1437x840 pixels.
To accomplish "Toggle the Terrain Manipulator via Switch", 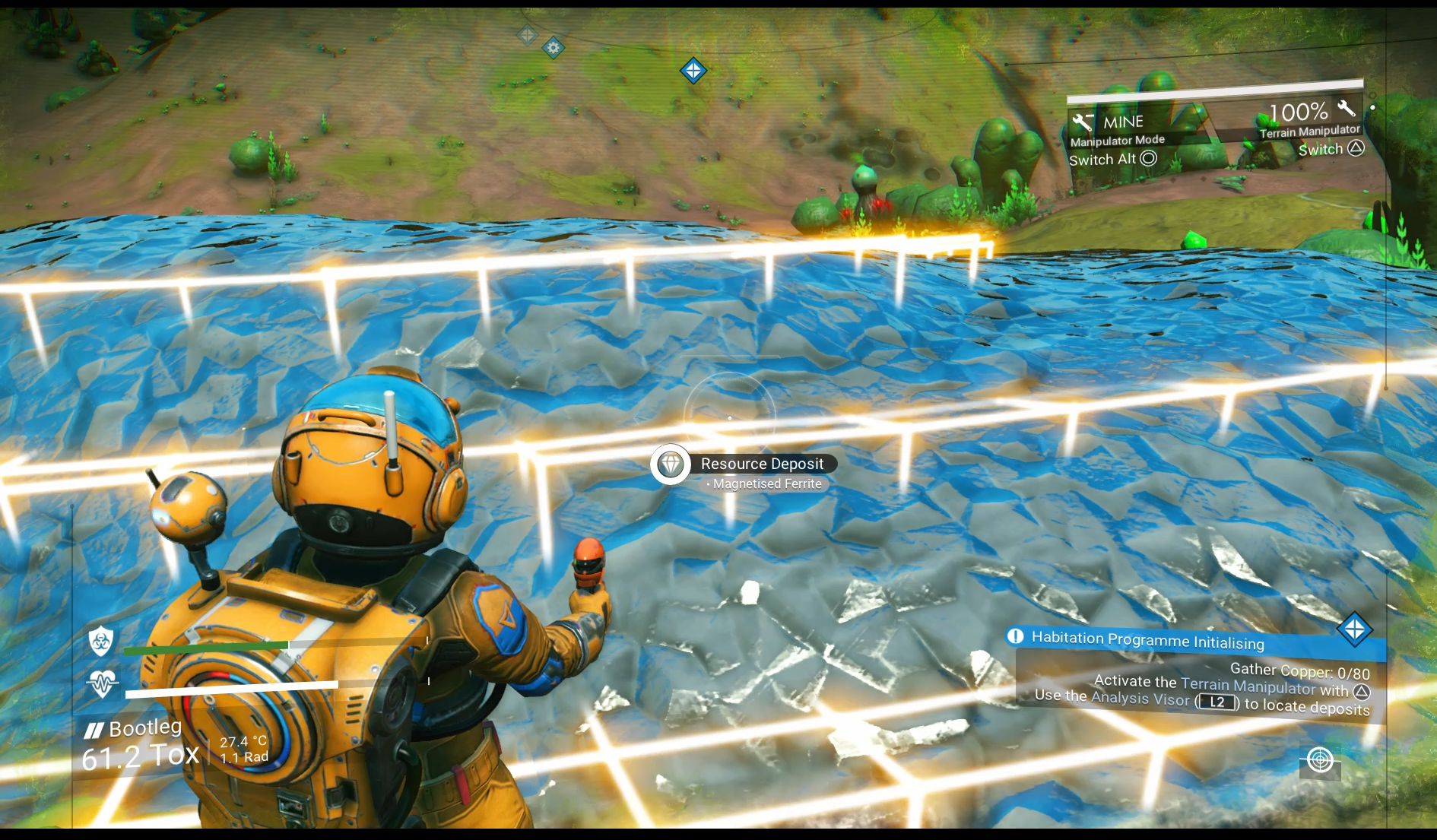I will point(1331,149).
